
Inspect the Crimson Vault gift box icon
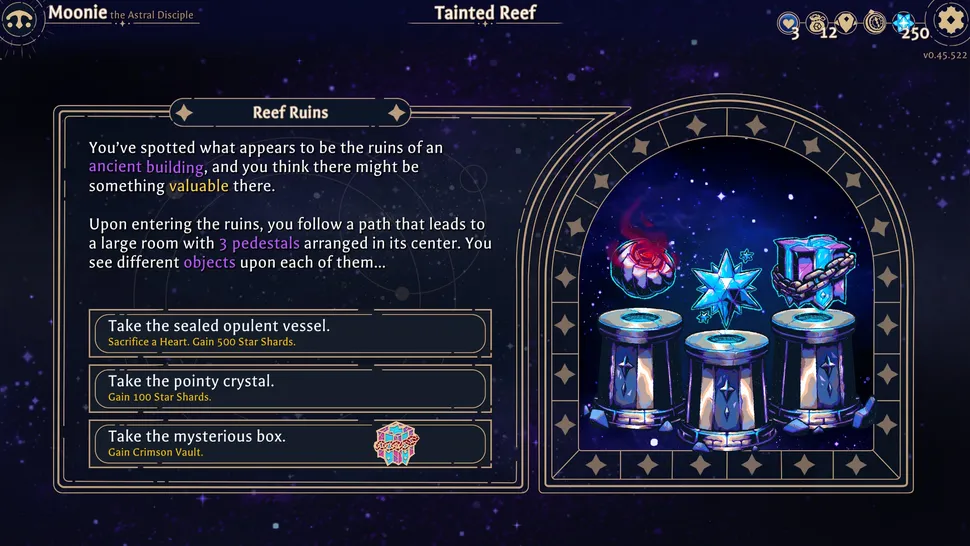[x=396, y=443]
